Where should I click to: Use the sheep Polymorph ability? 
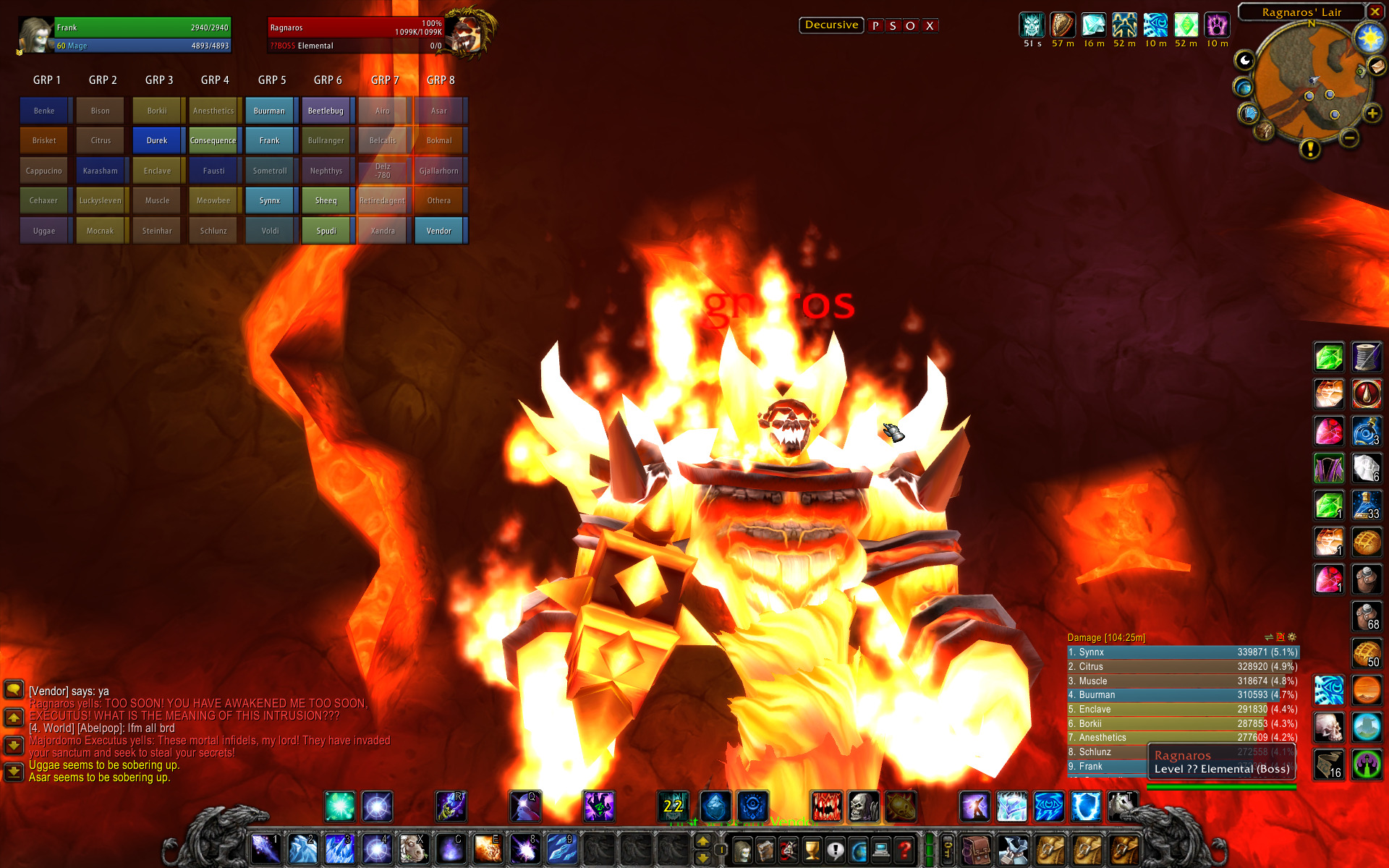413,849
